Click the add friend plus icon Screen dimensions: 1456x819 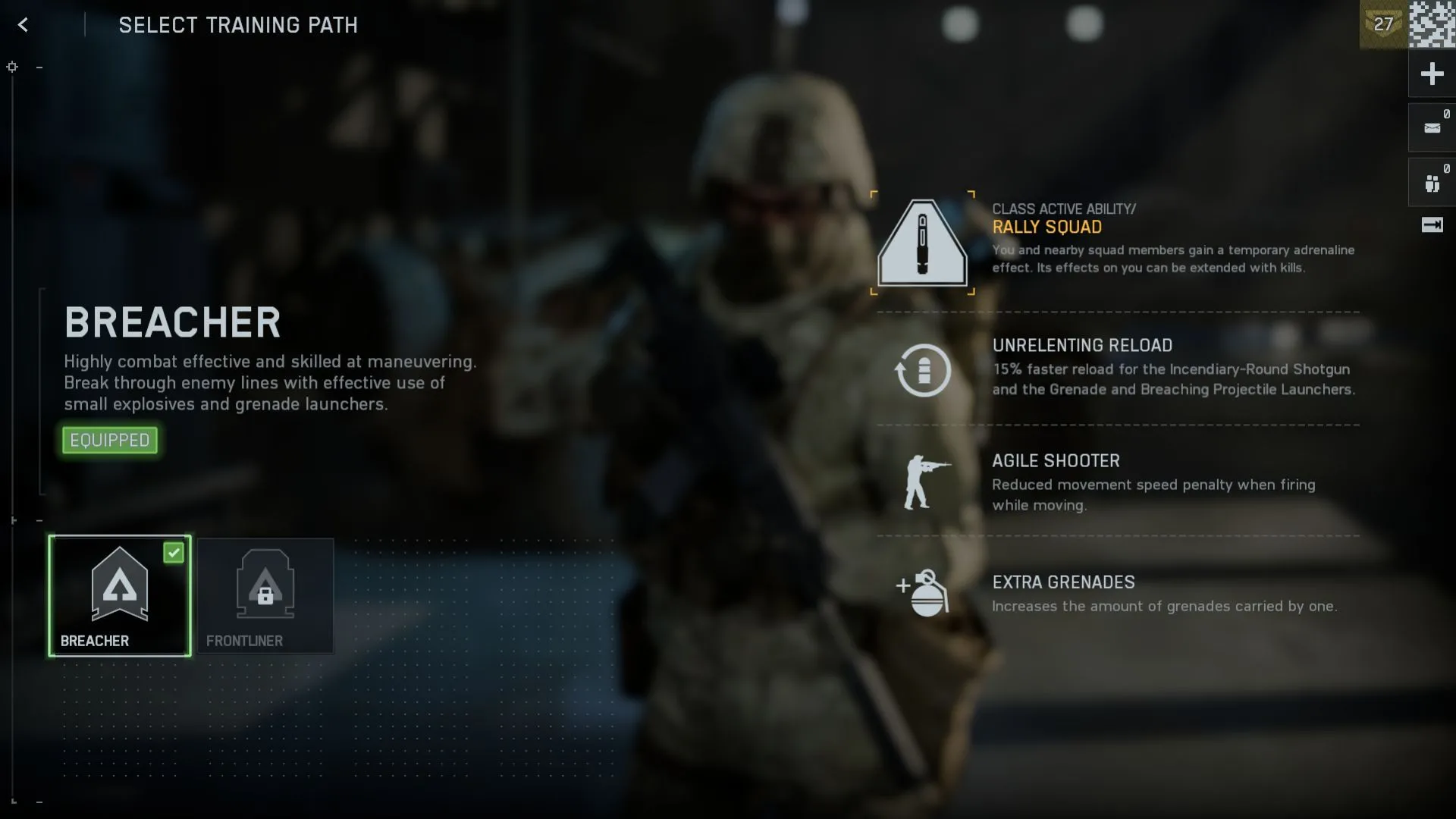pos(1432,74)
